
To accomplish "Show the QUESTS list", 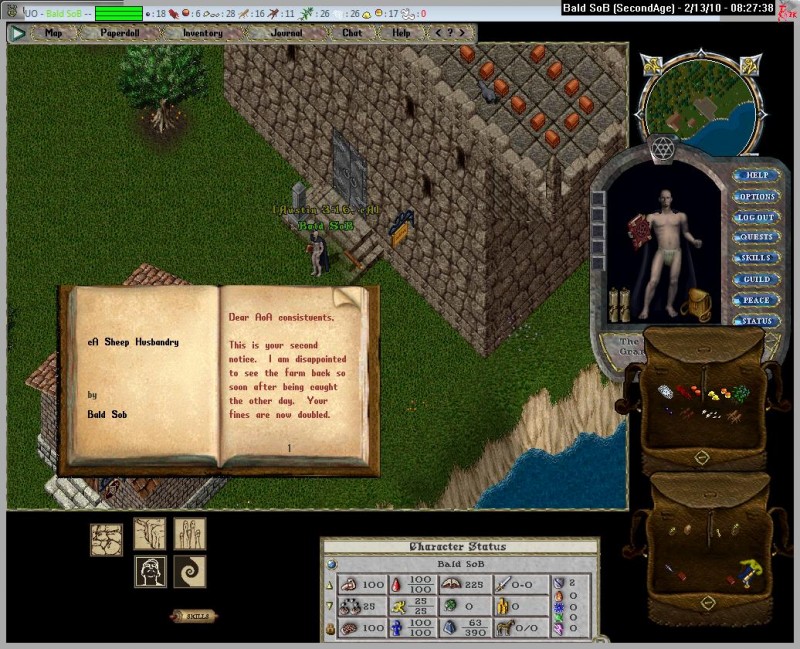I will [756, 238].
